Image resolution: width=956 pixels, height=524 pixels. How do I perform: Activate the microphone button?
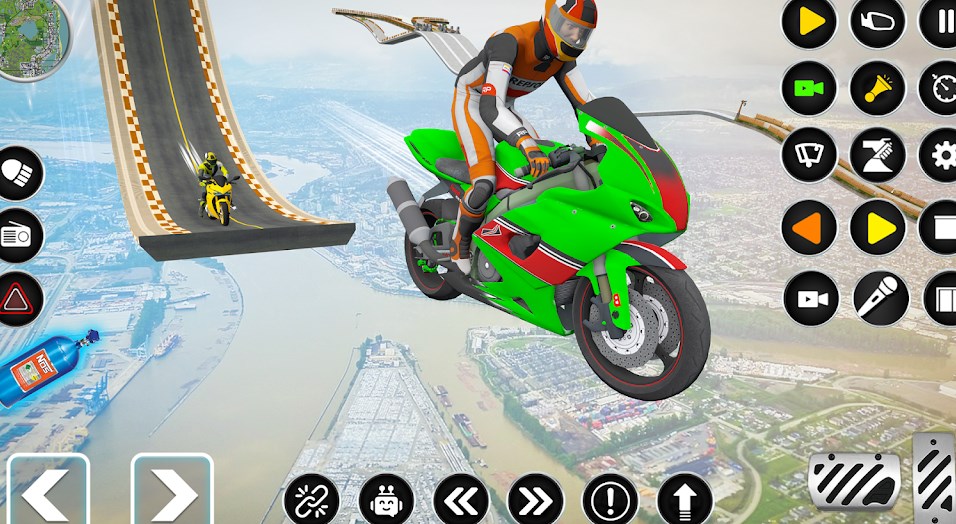880,298
